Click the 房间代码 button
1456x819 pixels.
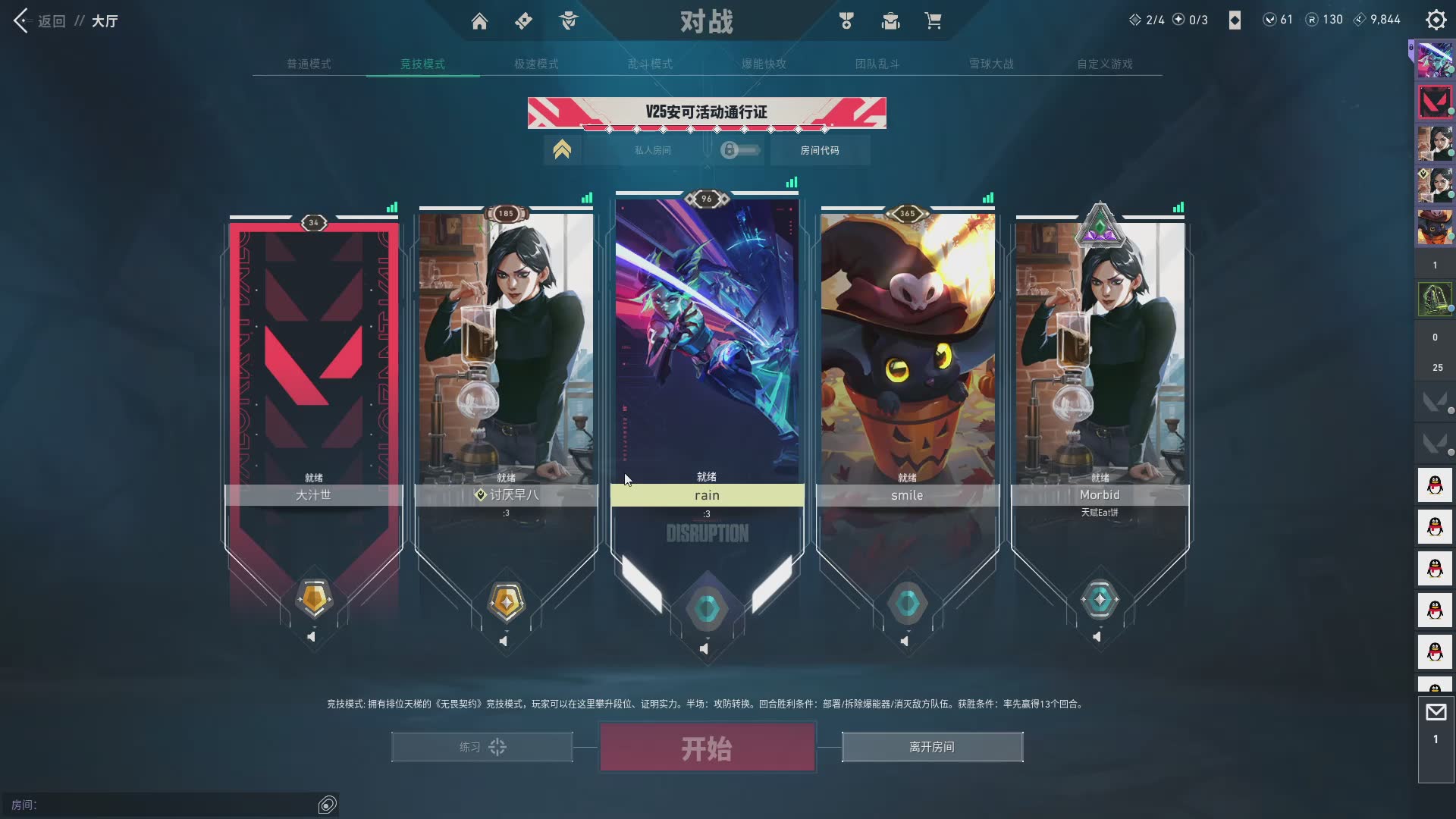(820, 150)
